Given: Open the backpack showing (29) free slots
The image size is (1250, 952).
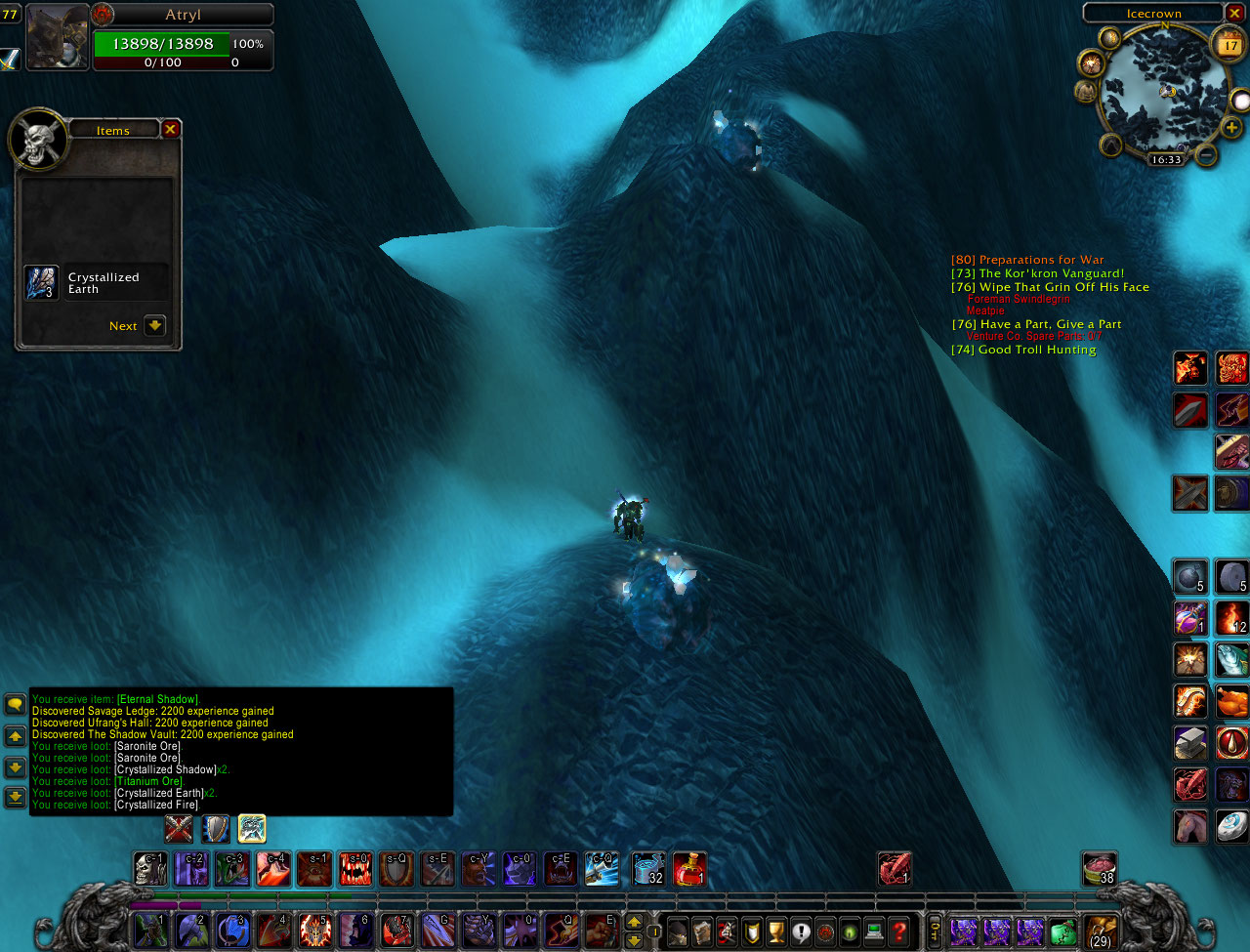Looking at the screenshot, I should click(x=1101, y=931).
